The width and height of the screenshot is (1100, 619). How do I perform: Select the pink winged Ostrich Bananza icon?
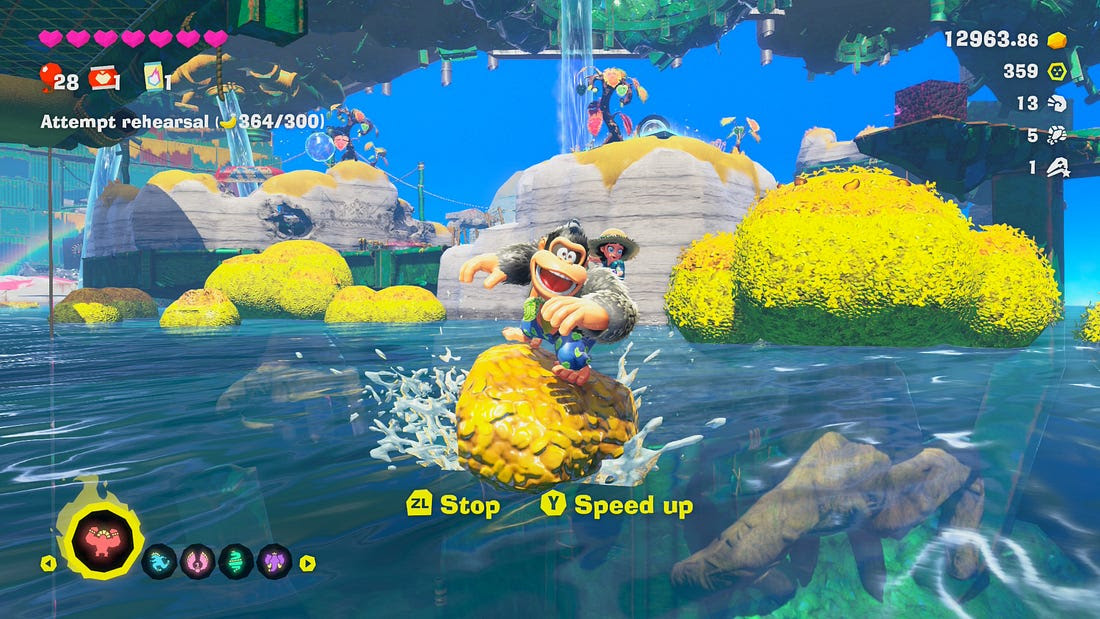pyautogui.click(x=197, y=562)
